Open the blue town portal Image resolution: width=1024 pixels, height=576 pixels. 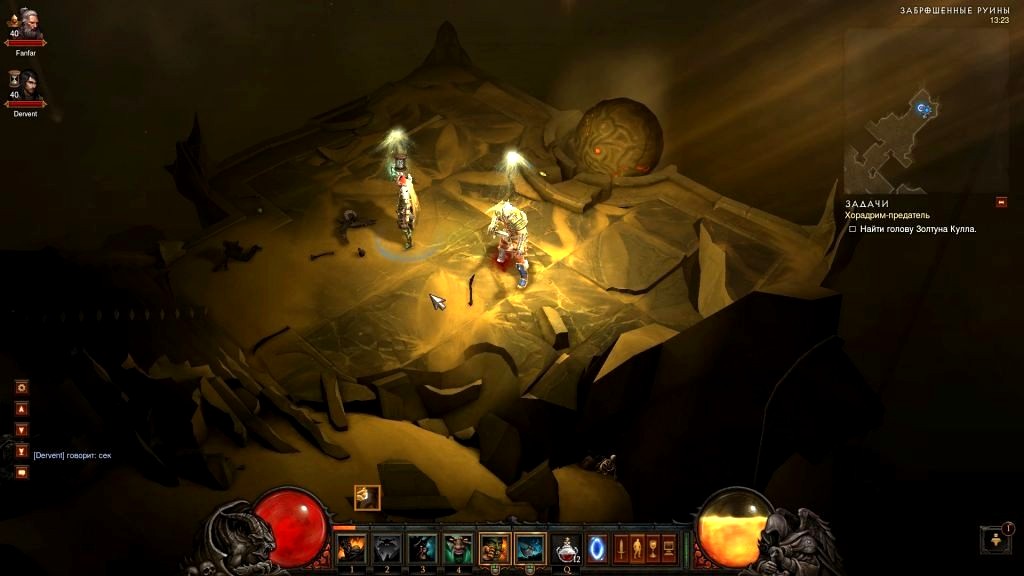pyautogui.click(x=597, y=548)
